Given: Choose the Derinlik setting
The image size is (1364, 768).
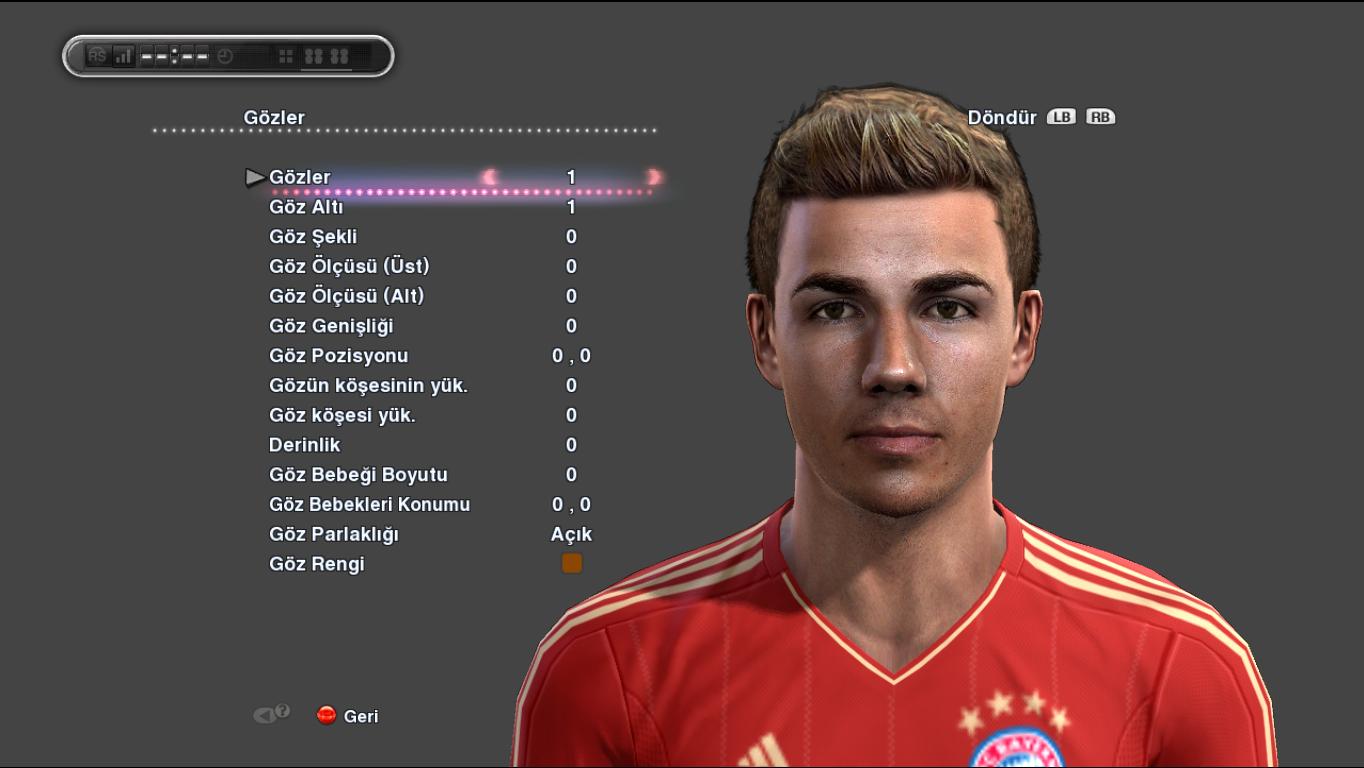Looking at the screenshot, I should pos(305,445).
